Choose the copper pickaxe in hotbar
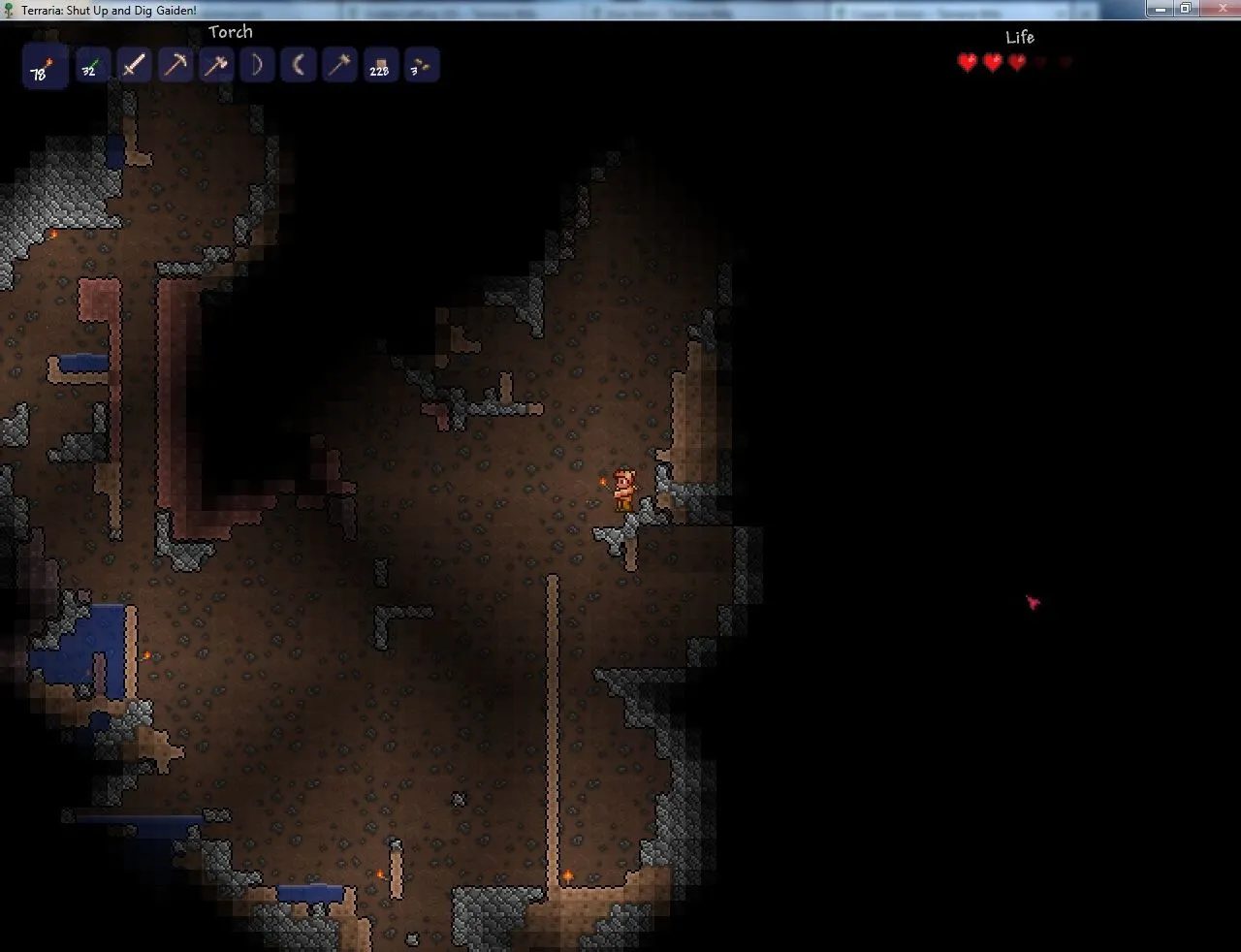The height and width of the screenshot is (952, 1241). (x=175, y=66)
